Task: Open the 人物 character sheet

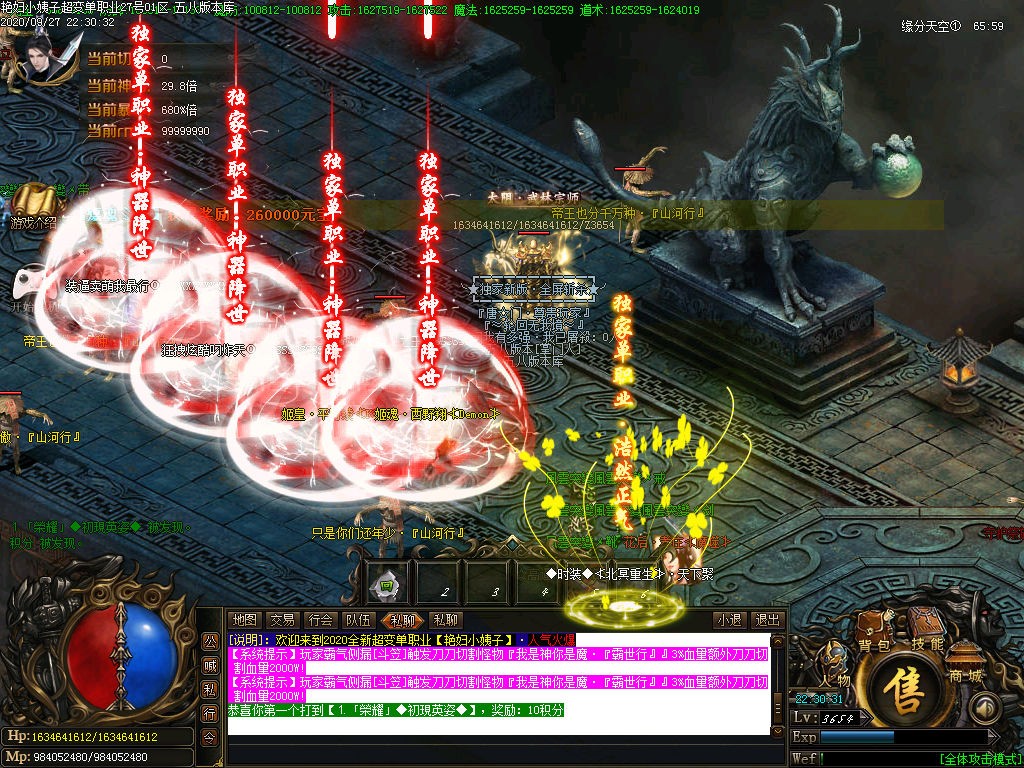Action: pyautogui.click(x=834, y=667)
